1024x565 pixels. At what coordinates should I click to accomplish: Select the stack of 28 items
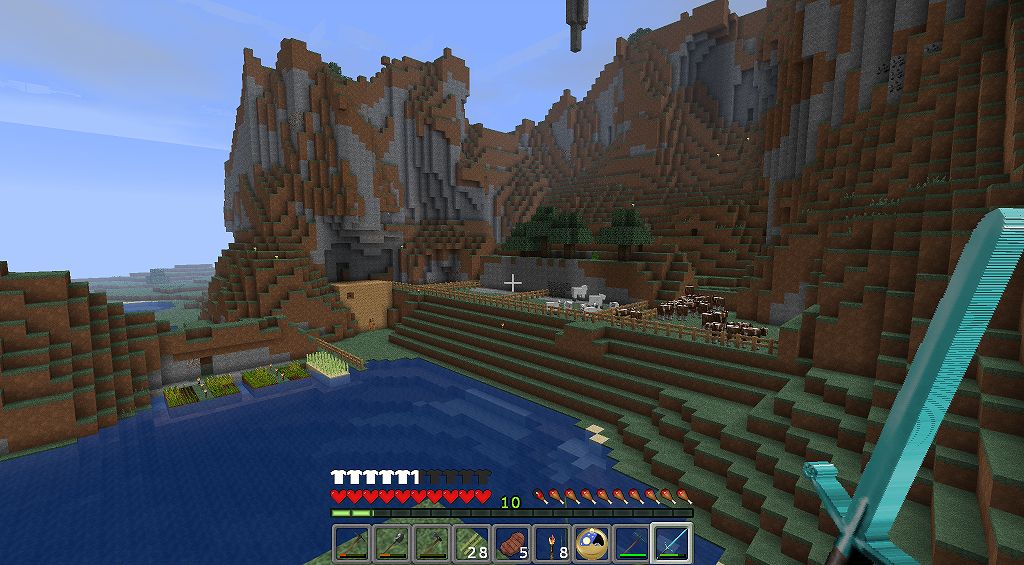coord(471,543)
